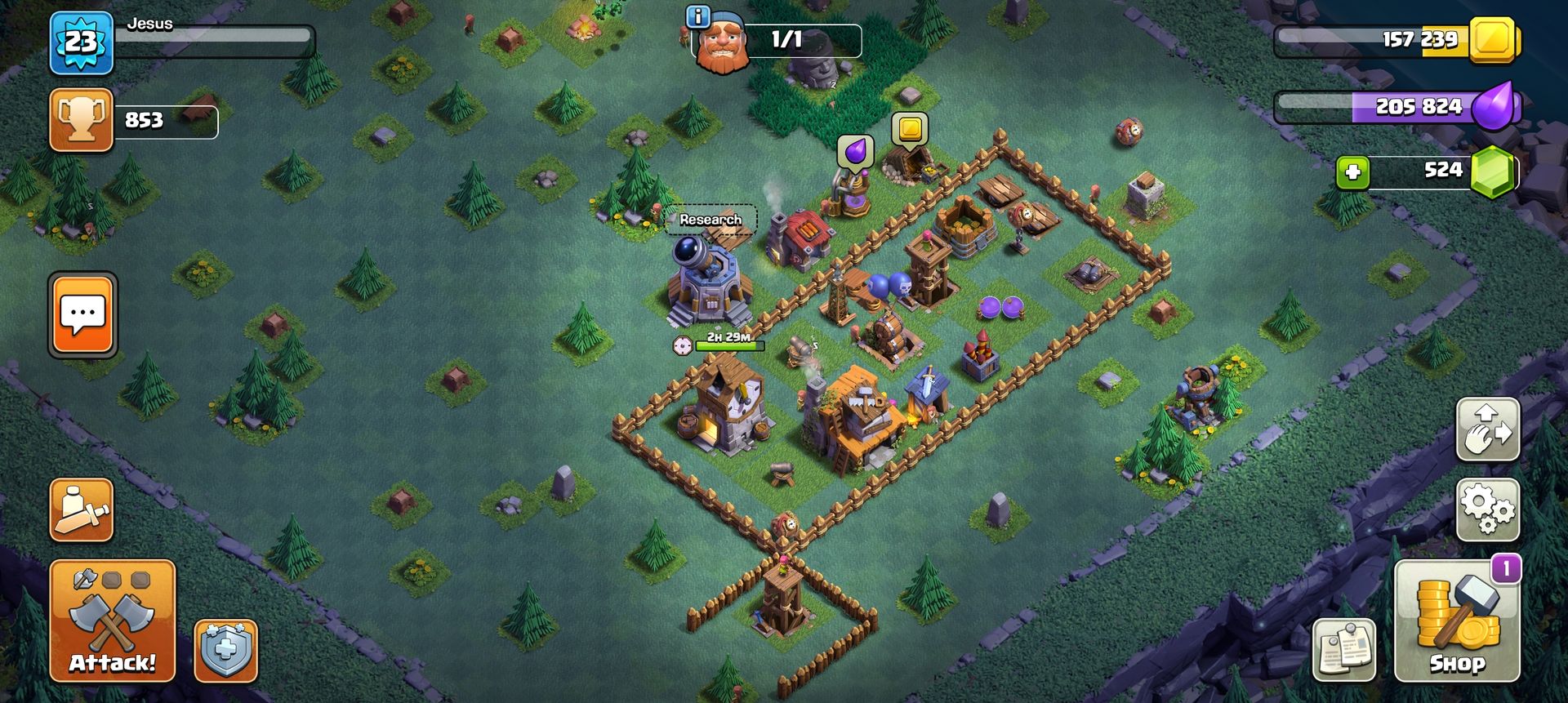1568x703 pixels.
Task: Open the settings gears menu
Action: click(x=1487, y=509)
